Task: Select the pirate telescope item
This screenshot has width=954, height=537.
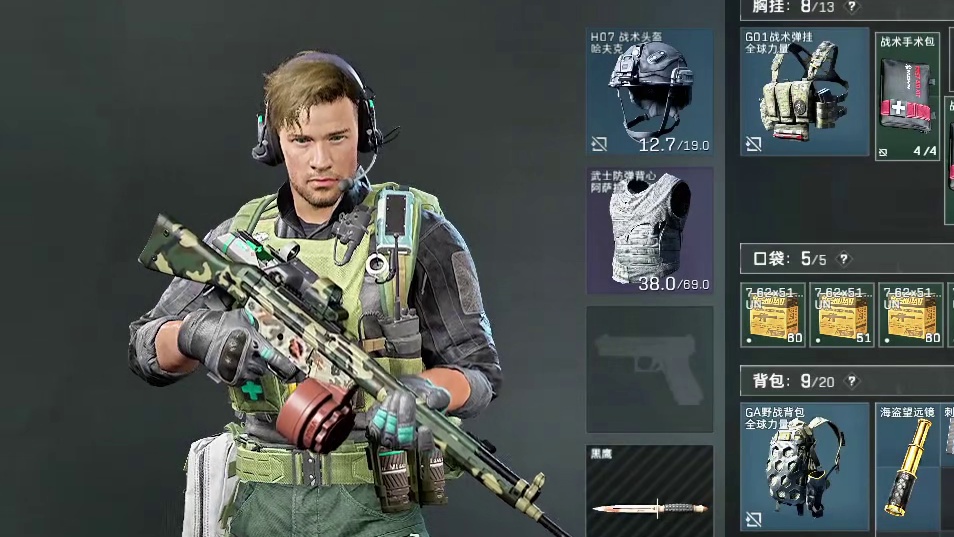Action: pyautogui.click(x=908, y=466)
